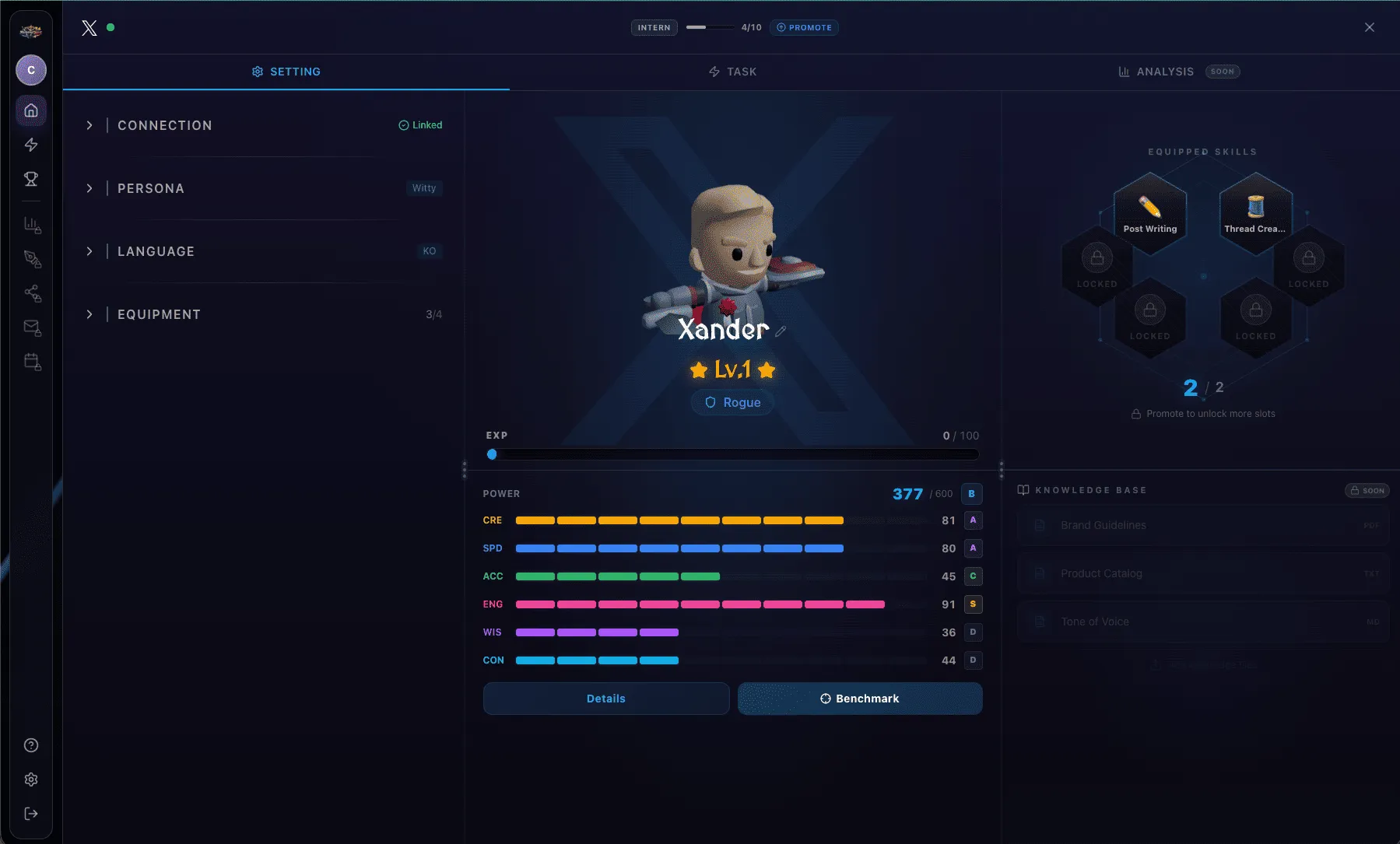
Task: Open the Home panel in the sidebar
Action: tap(31, 110)
